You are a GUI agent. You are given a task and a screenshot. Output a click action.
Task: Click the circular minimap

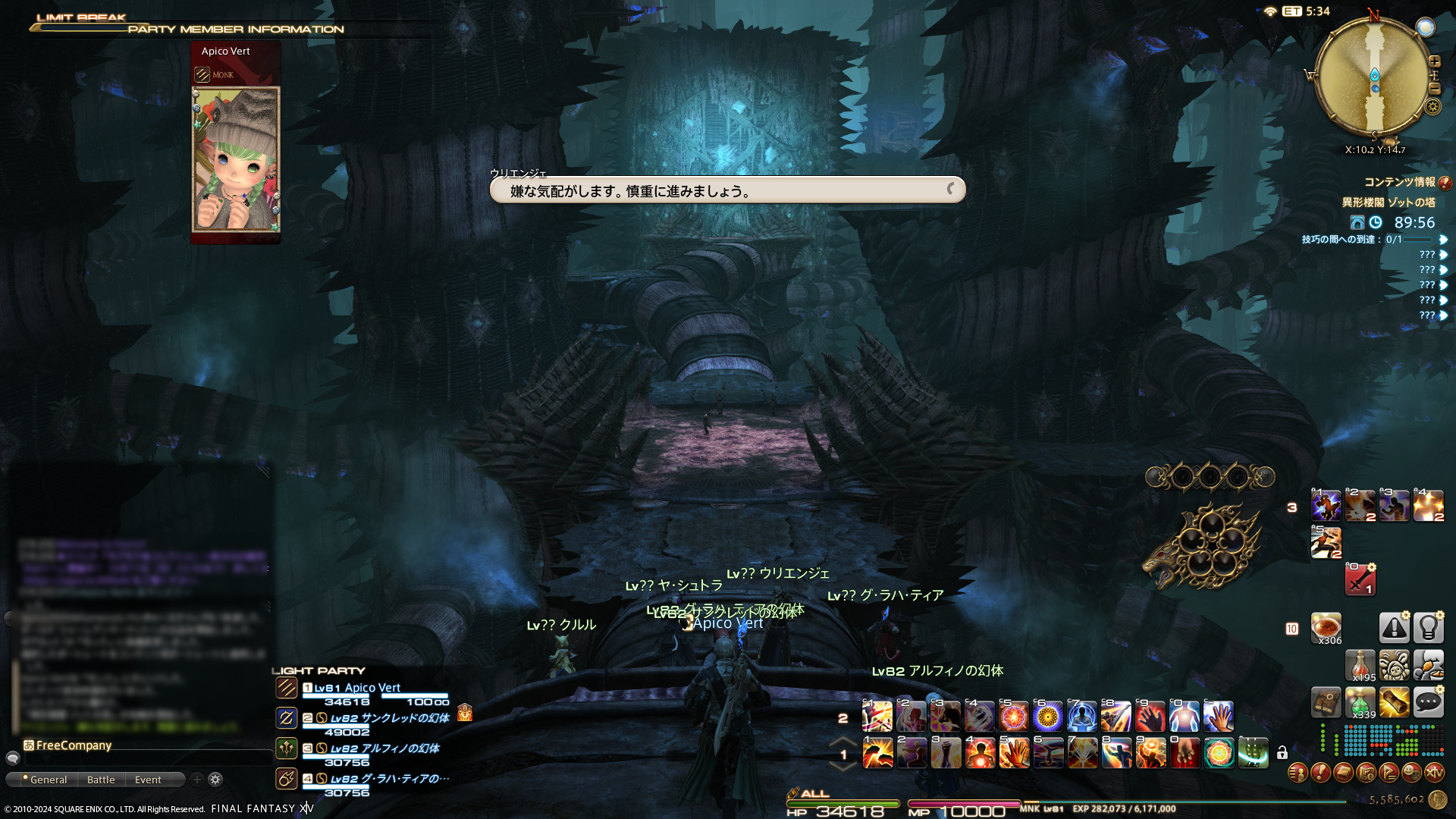pos(1374,76)
